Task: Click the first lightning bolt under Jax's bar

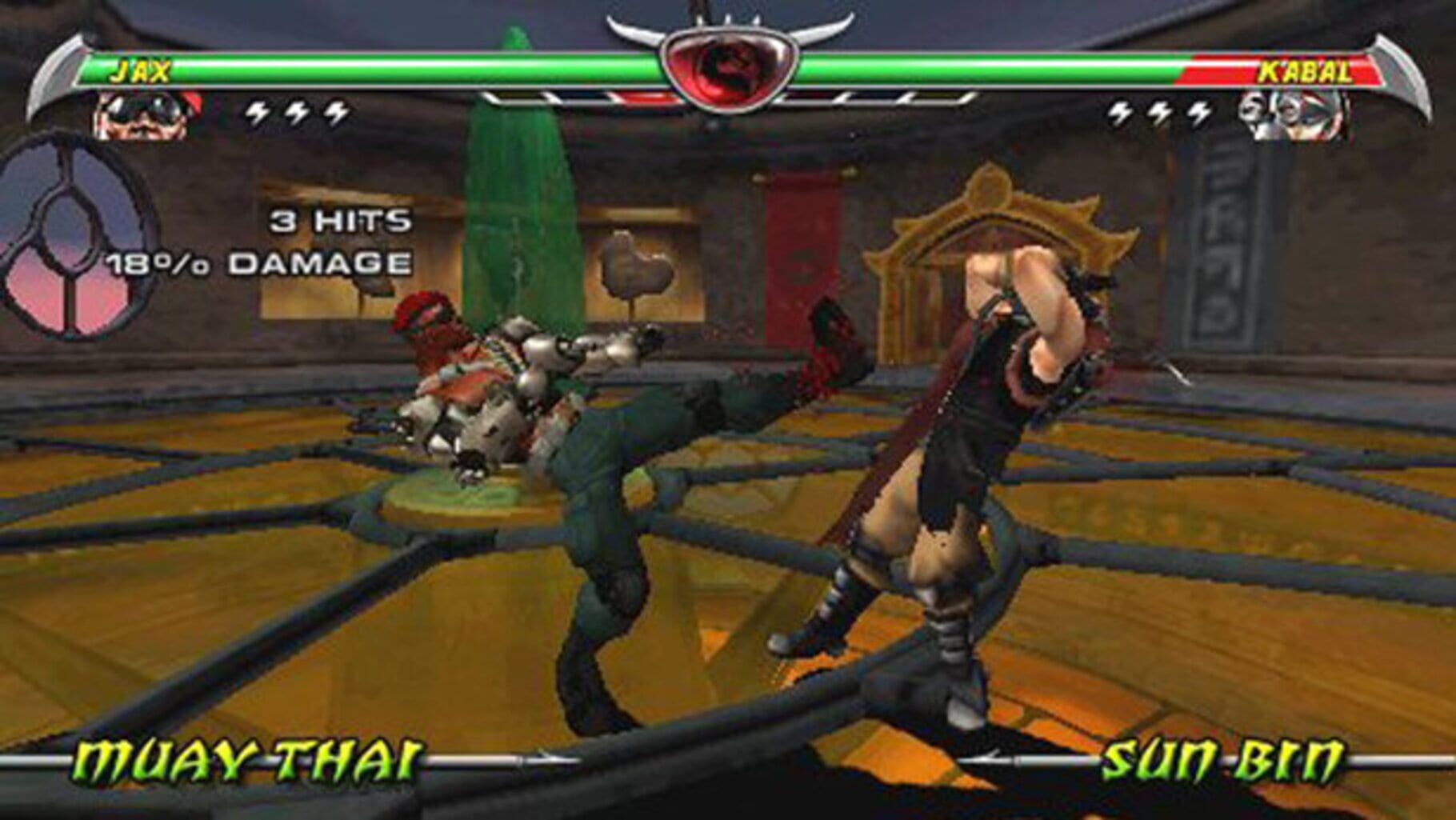Action: (x=257, y=112)
